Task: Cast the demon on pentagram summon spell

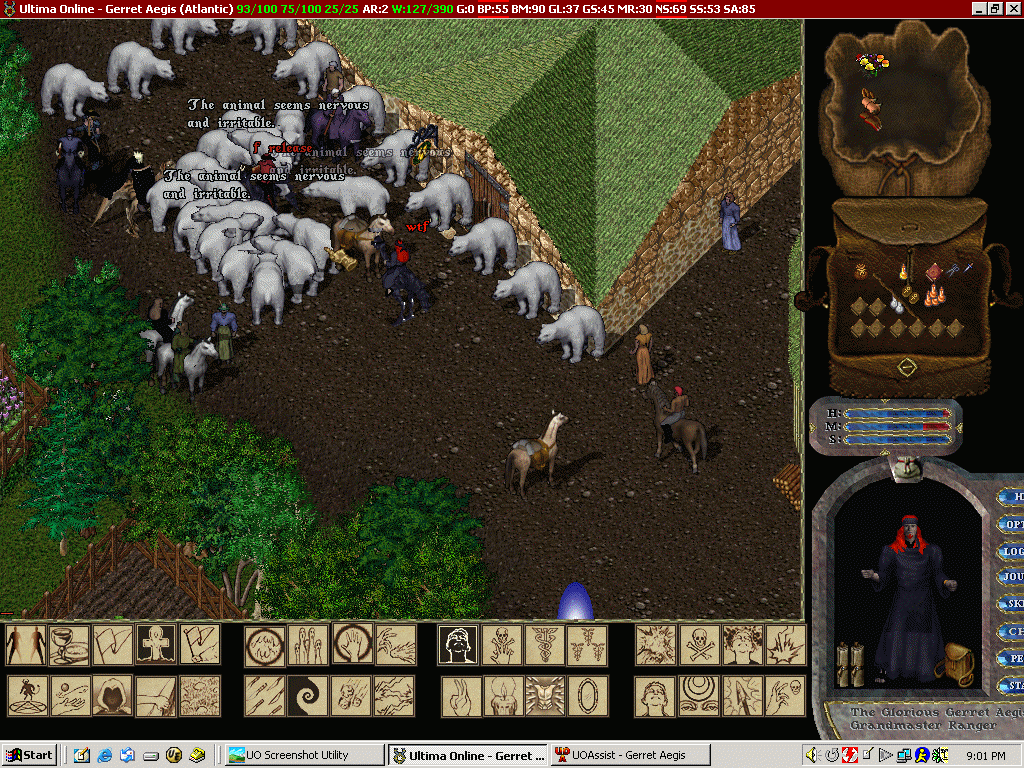Action: coord(27,695)
